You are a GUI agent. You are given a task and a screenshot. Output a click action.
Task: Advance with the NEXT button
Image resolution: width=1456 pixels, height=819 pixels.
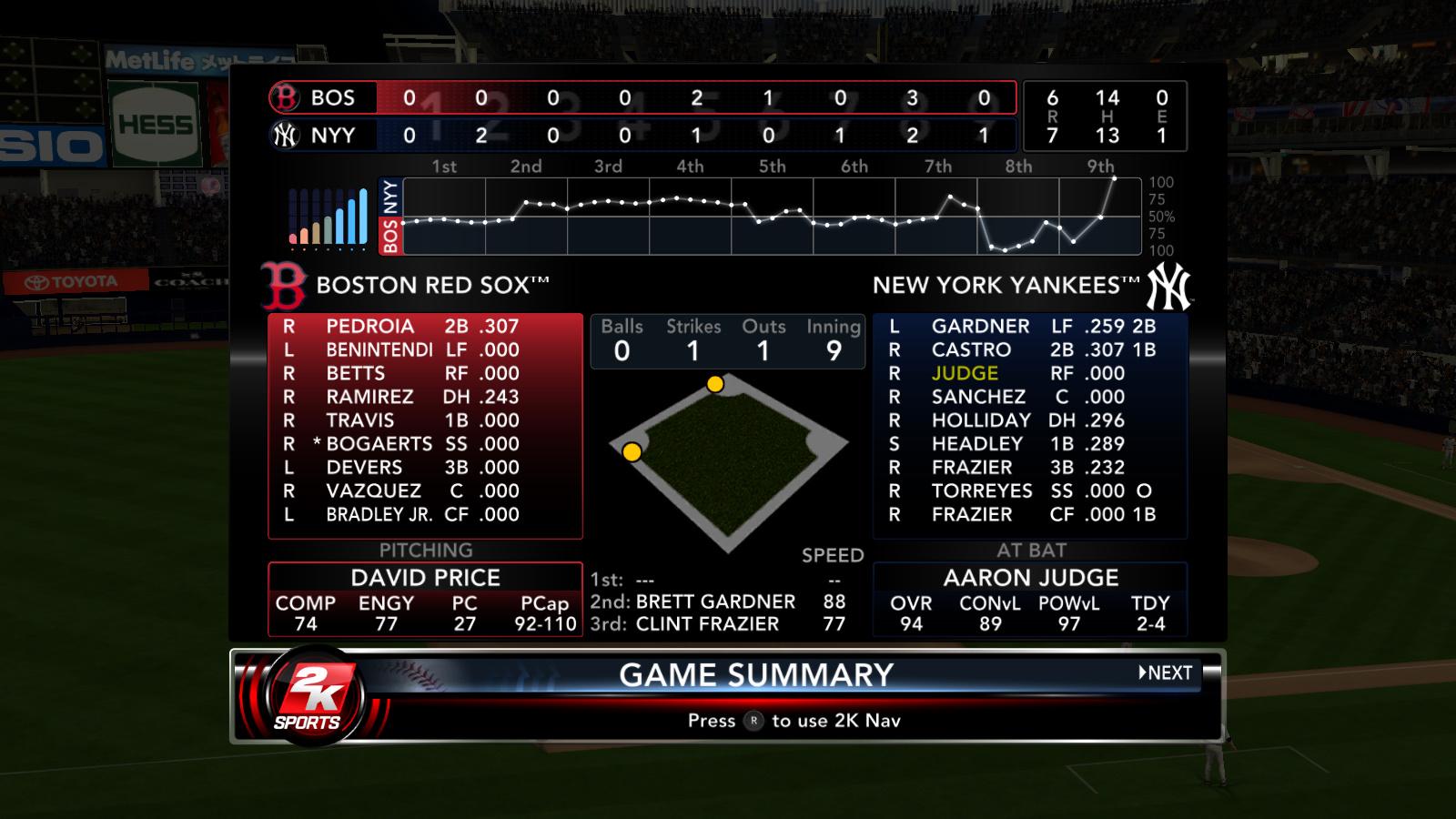click(1166, 673)
